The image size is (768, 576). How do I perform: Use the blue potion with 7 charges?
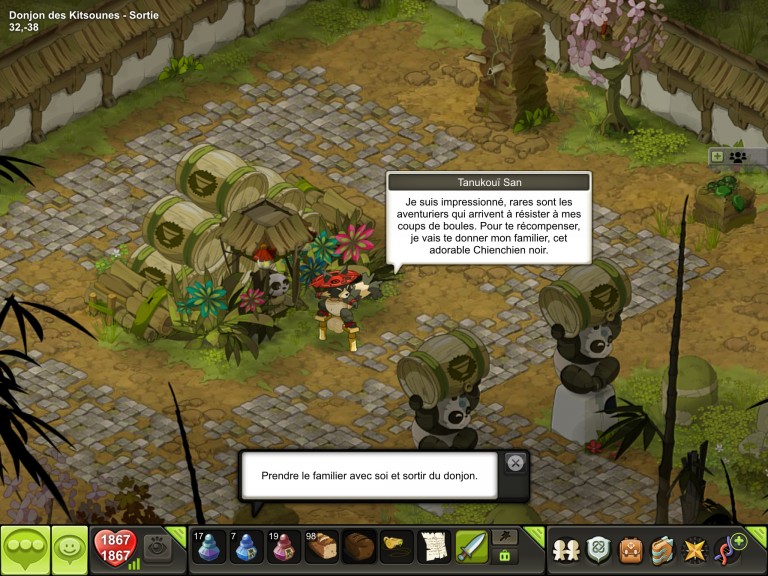(x=247, y=548)
